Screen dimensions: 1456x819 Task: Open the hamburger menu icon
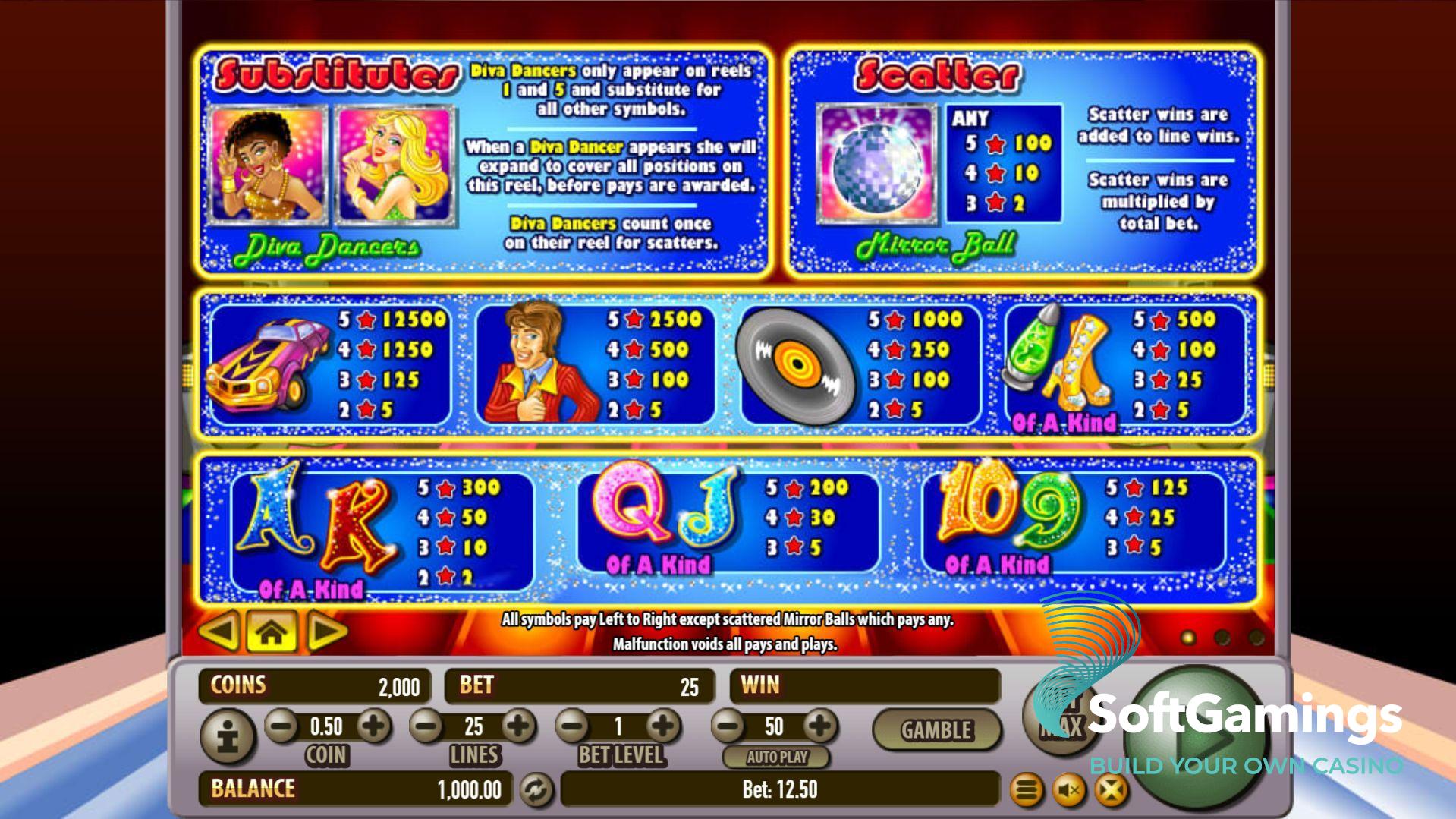click(x=1027, y=791)
